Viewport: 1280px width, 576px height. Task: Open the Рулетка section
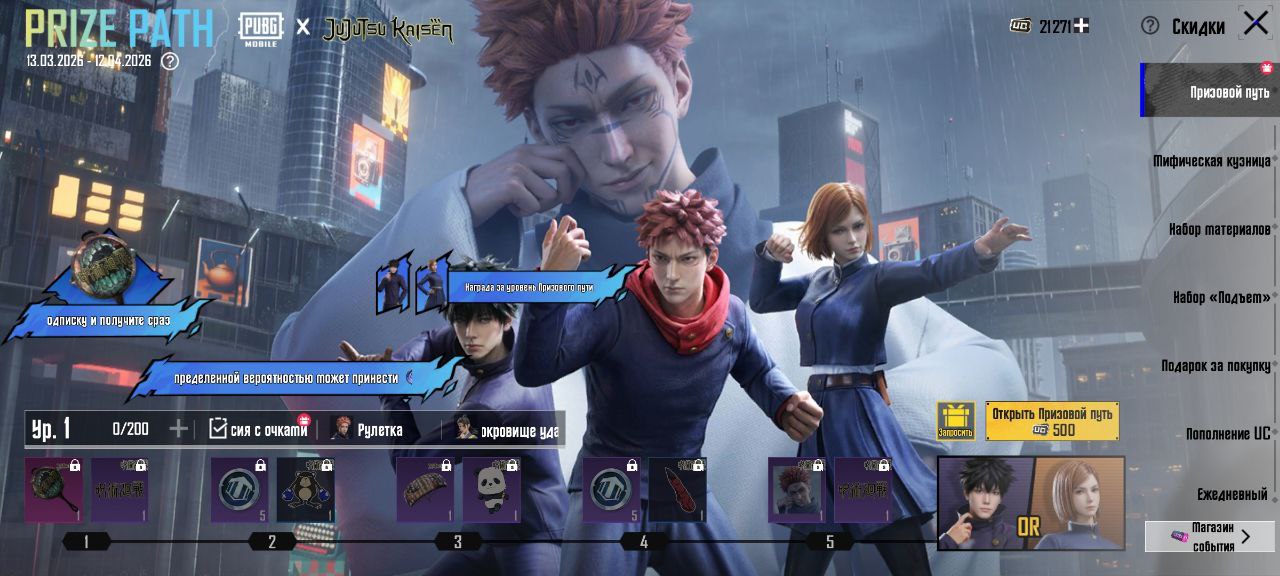(x=368, y=430)
